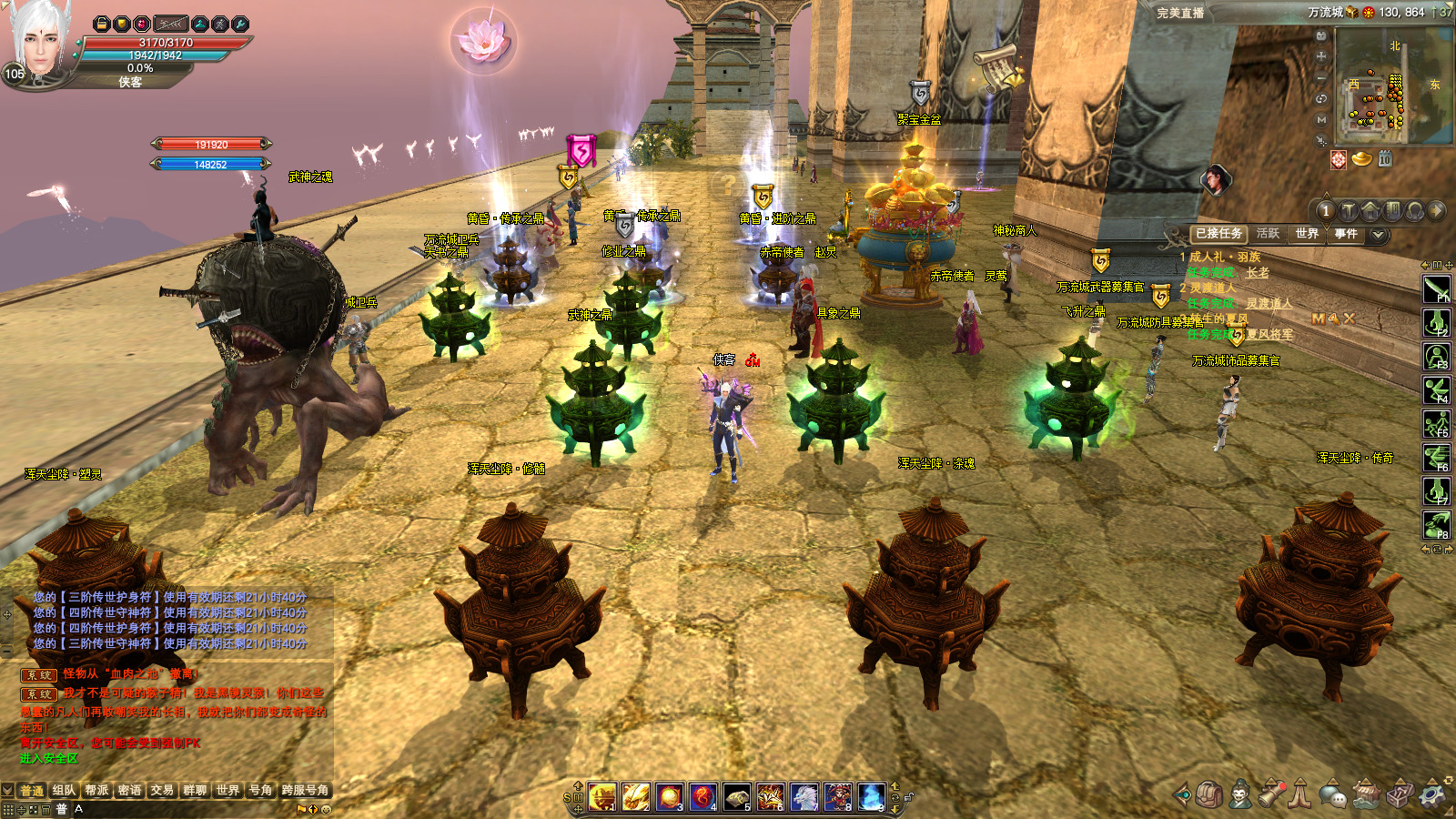The height and width of the screenshot is (819, 1456).
Task: Use the white dragon skill in slot 7
Action: coord(804,796)
